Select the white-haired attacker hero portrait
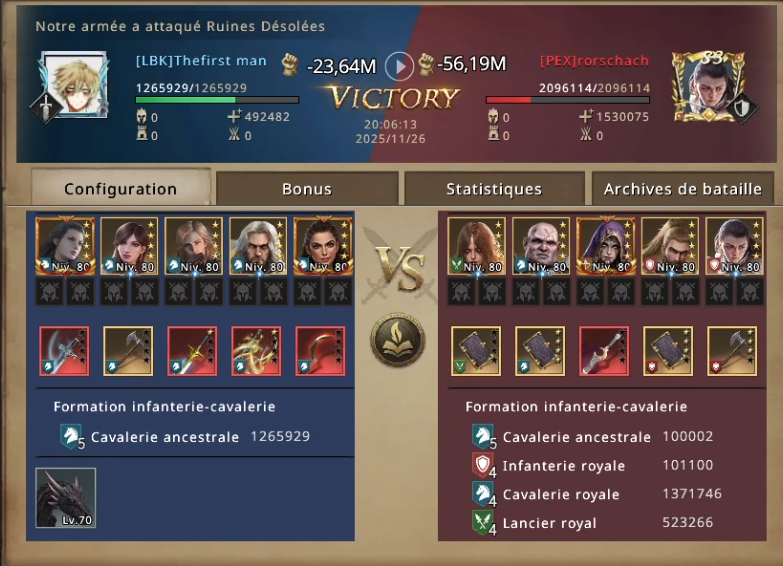783x566 pixels. tap(258, 246)
